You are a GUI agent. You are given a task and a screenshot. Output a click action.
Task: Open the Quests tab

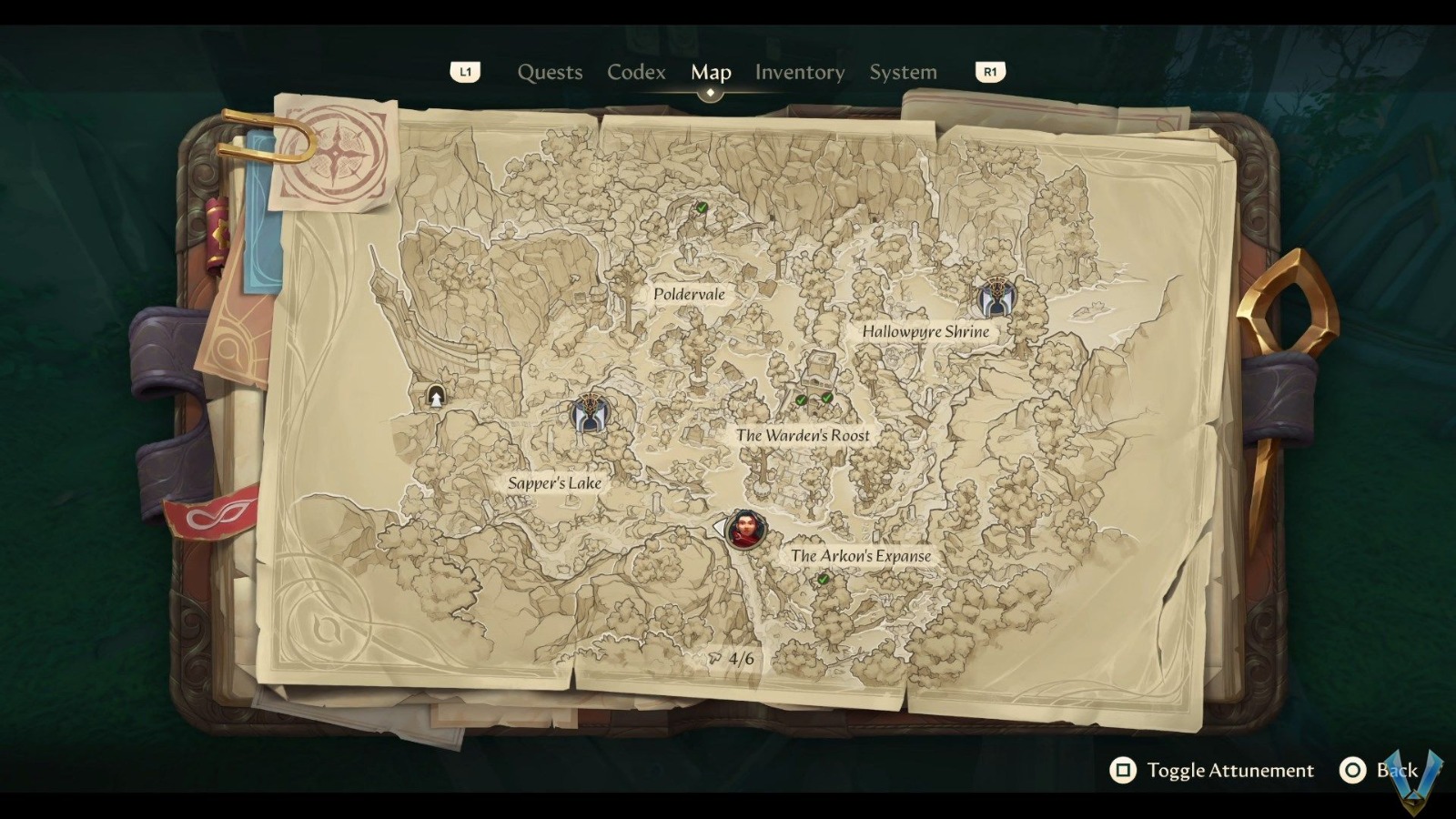tap(550, 72)
